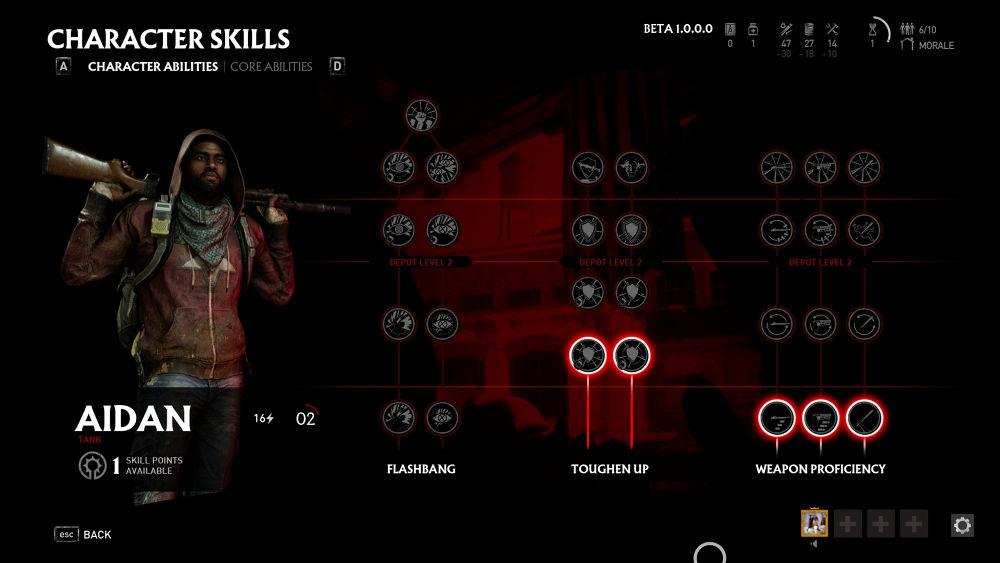Click the player avatar portrait

click(814, 523)
